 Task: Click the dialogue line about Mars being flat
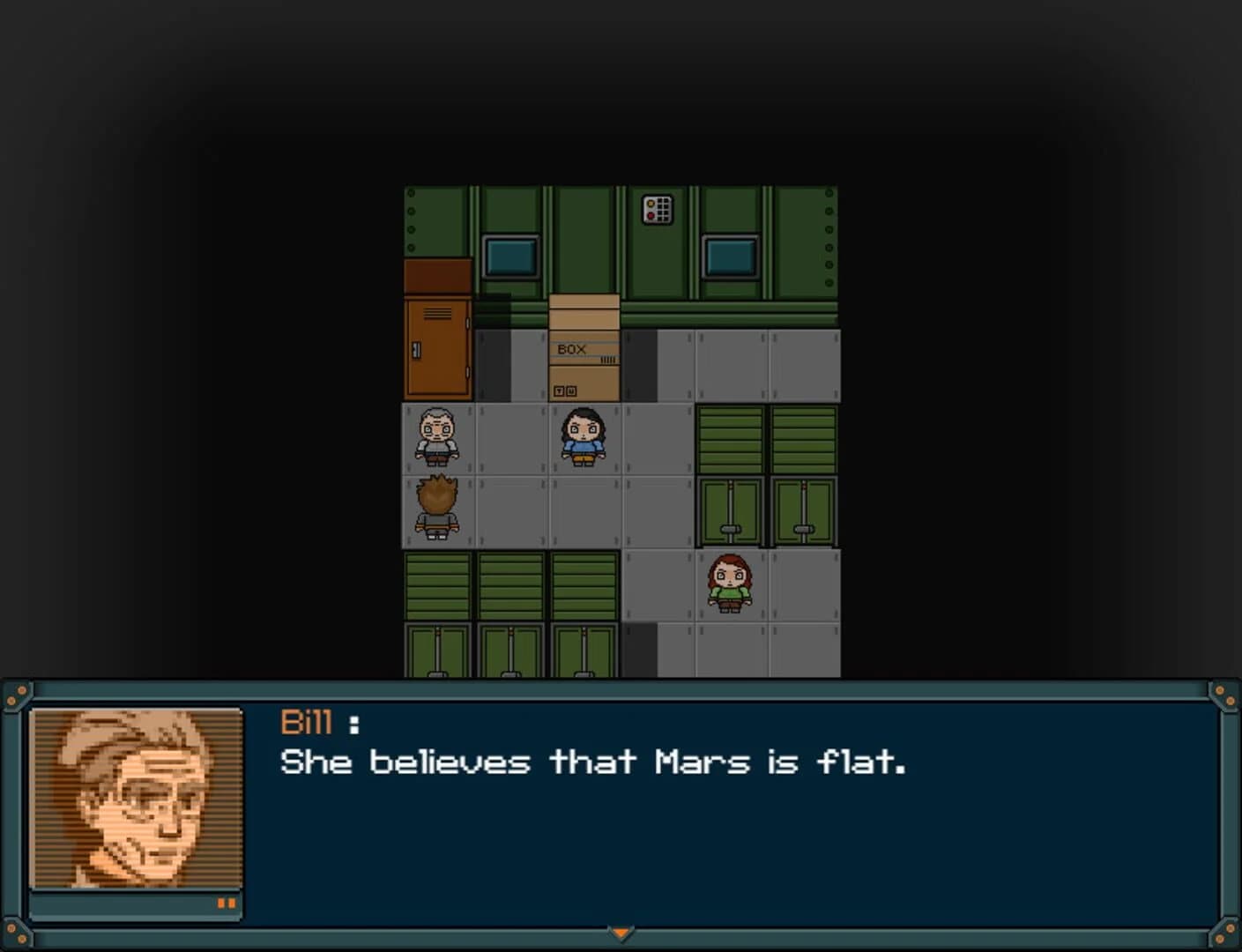point(595,762)
